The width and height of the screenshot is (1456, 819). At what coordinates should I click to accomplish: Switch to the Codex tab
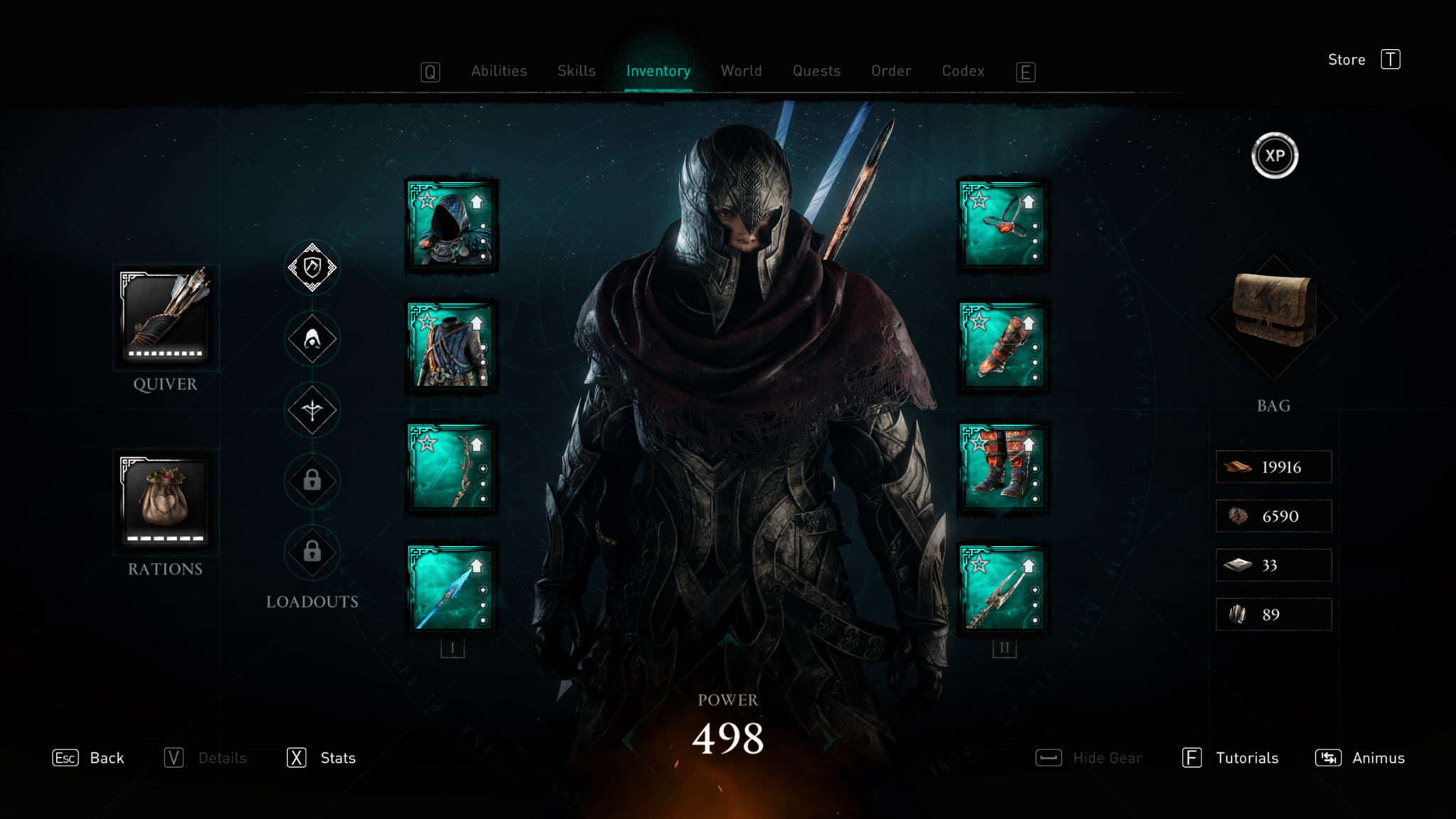pos(963,71)
